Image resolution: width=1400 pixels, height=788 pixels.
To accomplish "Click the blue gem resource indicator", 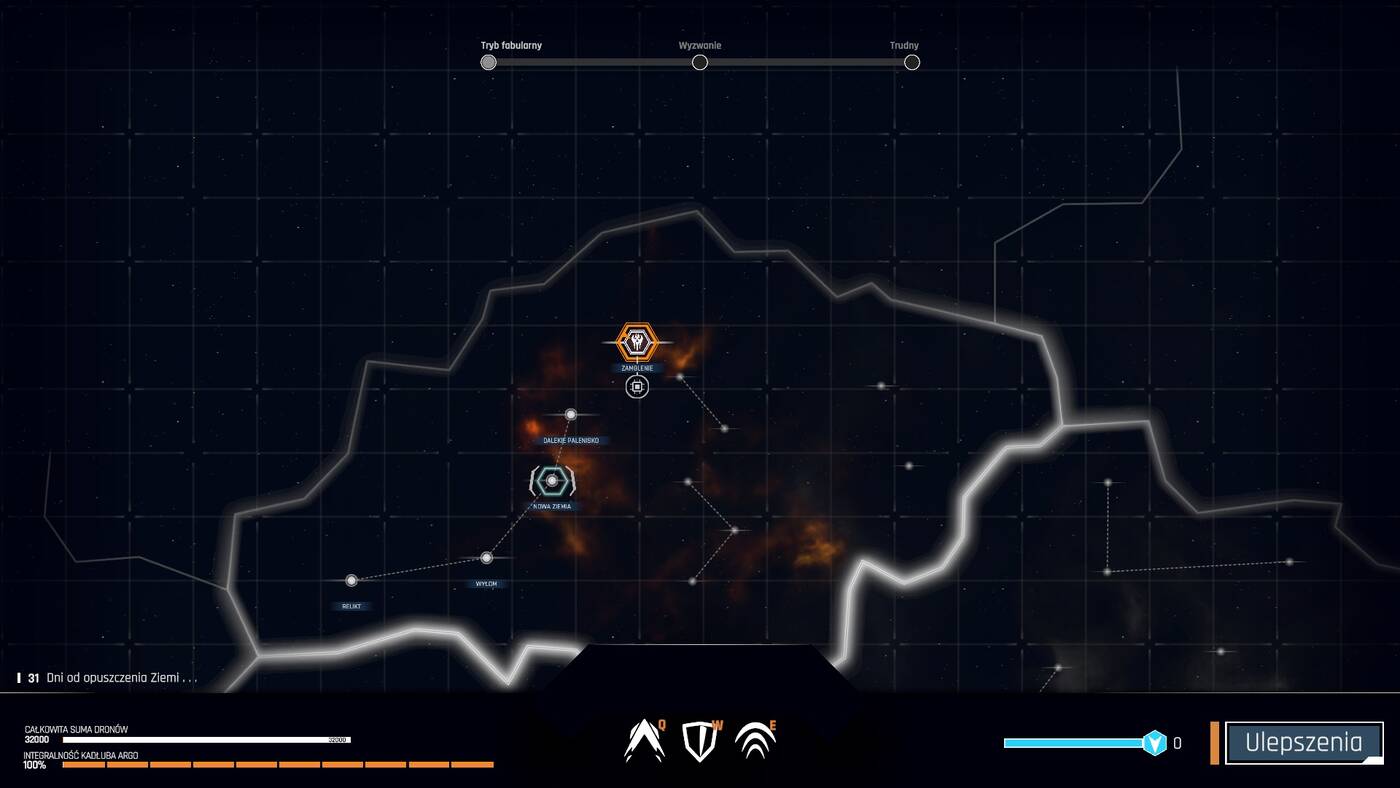I will (1155, 741).
